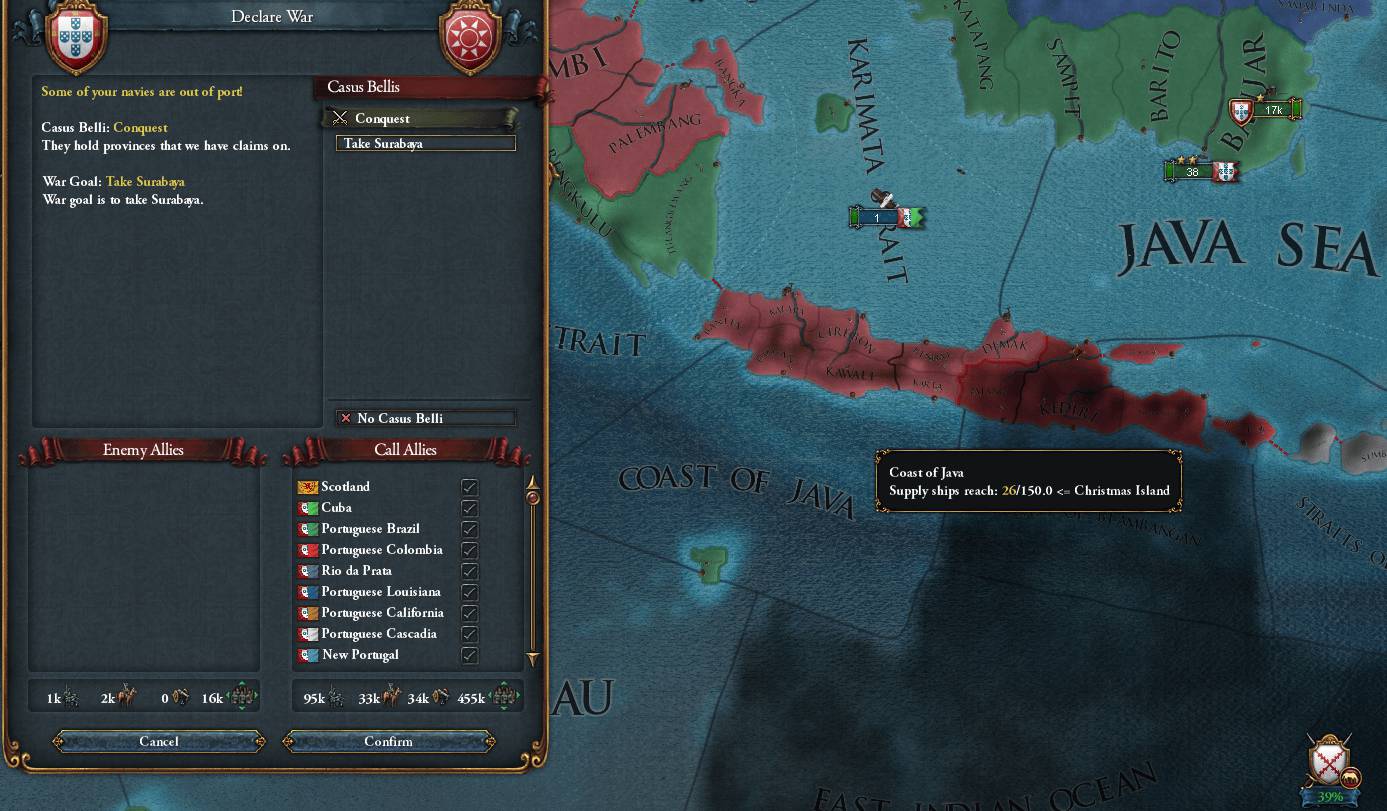1387x811 pixels.
Task: Toggle Rio da Prata ally checkbox
Action: pos(469,571)
